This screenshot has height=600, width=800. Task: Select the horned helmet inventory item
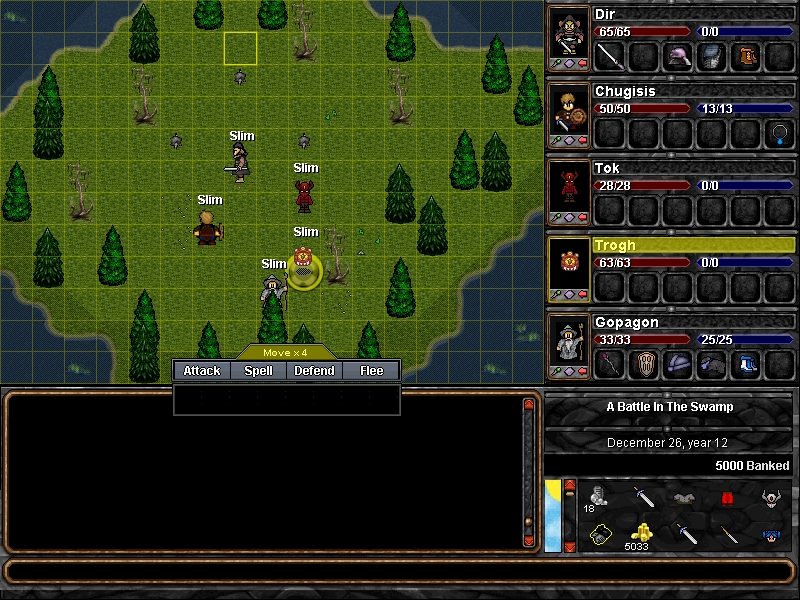(770, 497)
